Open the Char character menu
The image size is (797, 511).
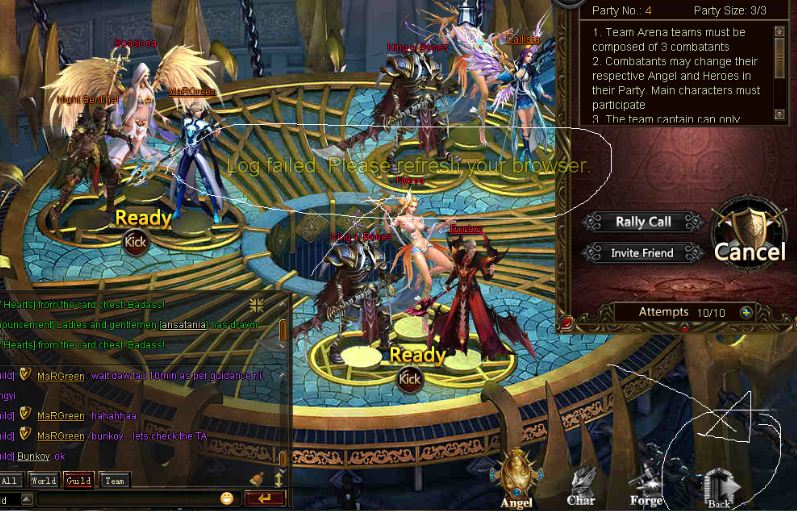[x=581, y=484]
